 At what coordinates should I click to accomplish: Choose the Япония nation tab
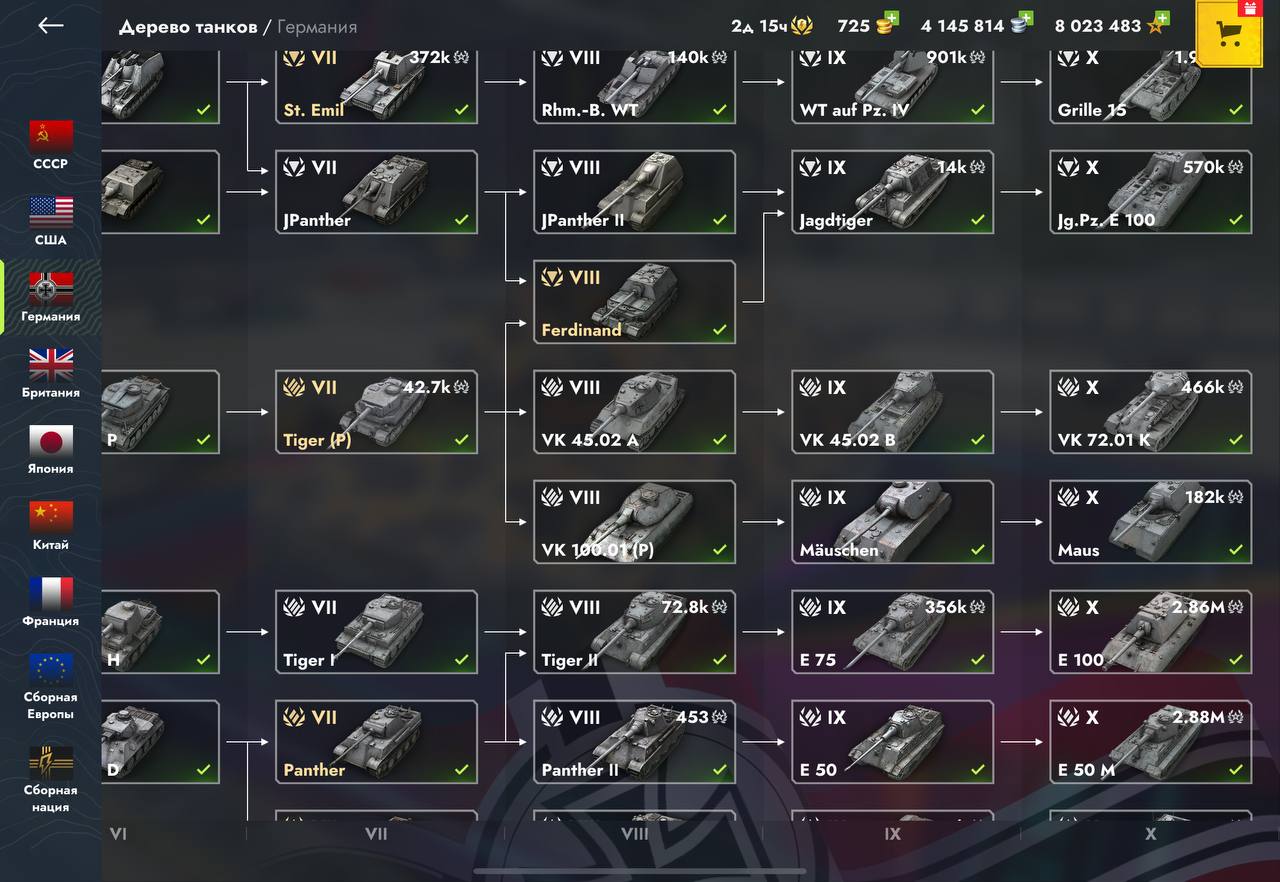51,449
